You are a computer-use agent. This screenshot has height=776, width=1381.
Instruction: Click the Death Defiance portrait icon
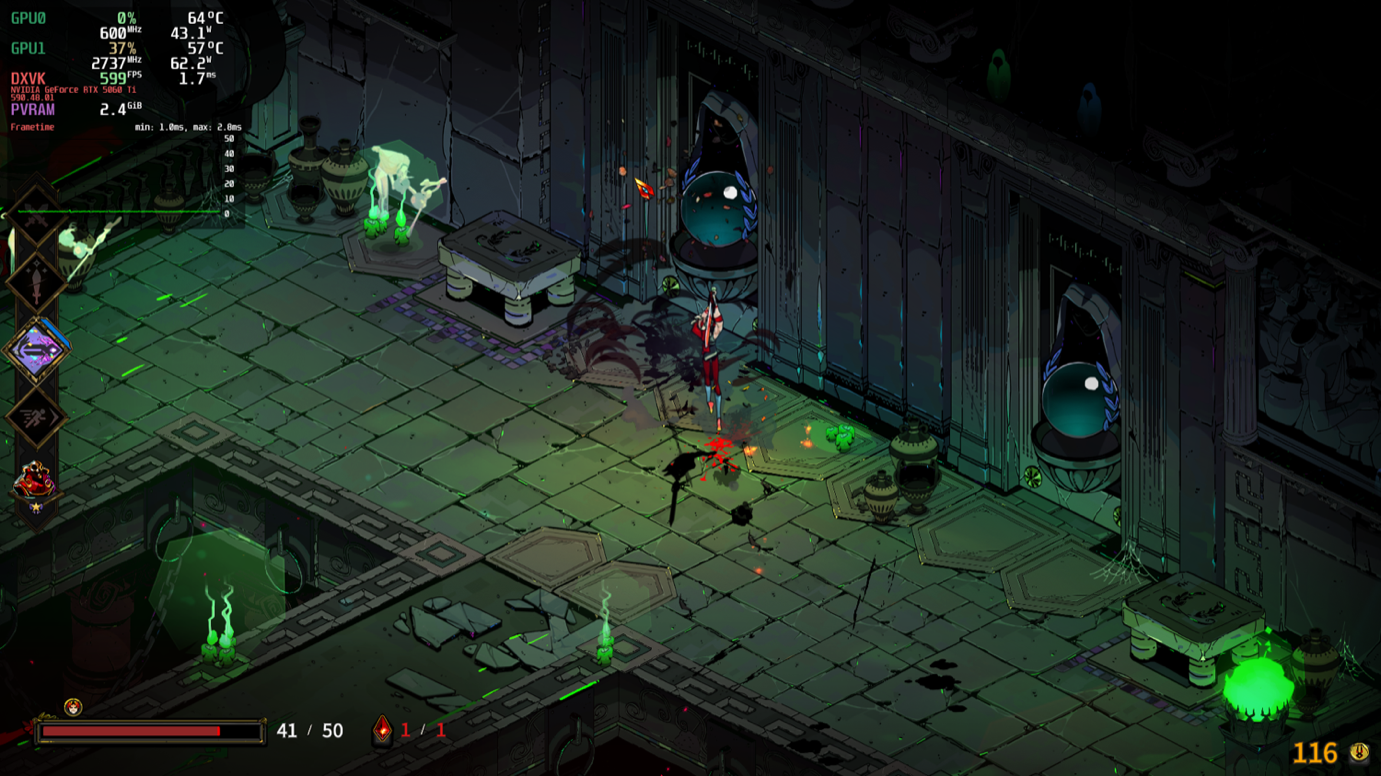click(x=73, y=707)
